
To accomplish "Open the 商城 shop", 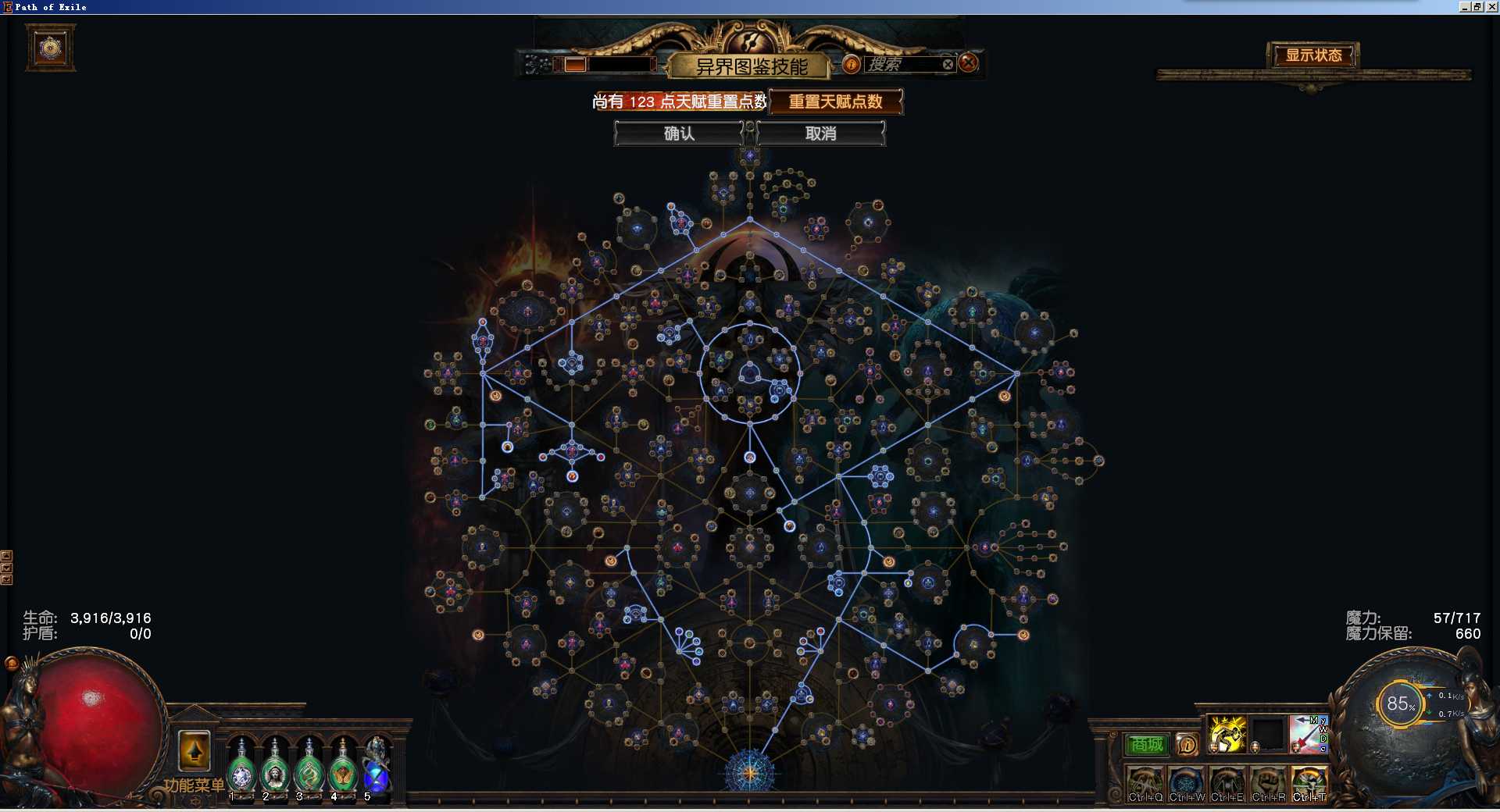I will point(1146,745).
